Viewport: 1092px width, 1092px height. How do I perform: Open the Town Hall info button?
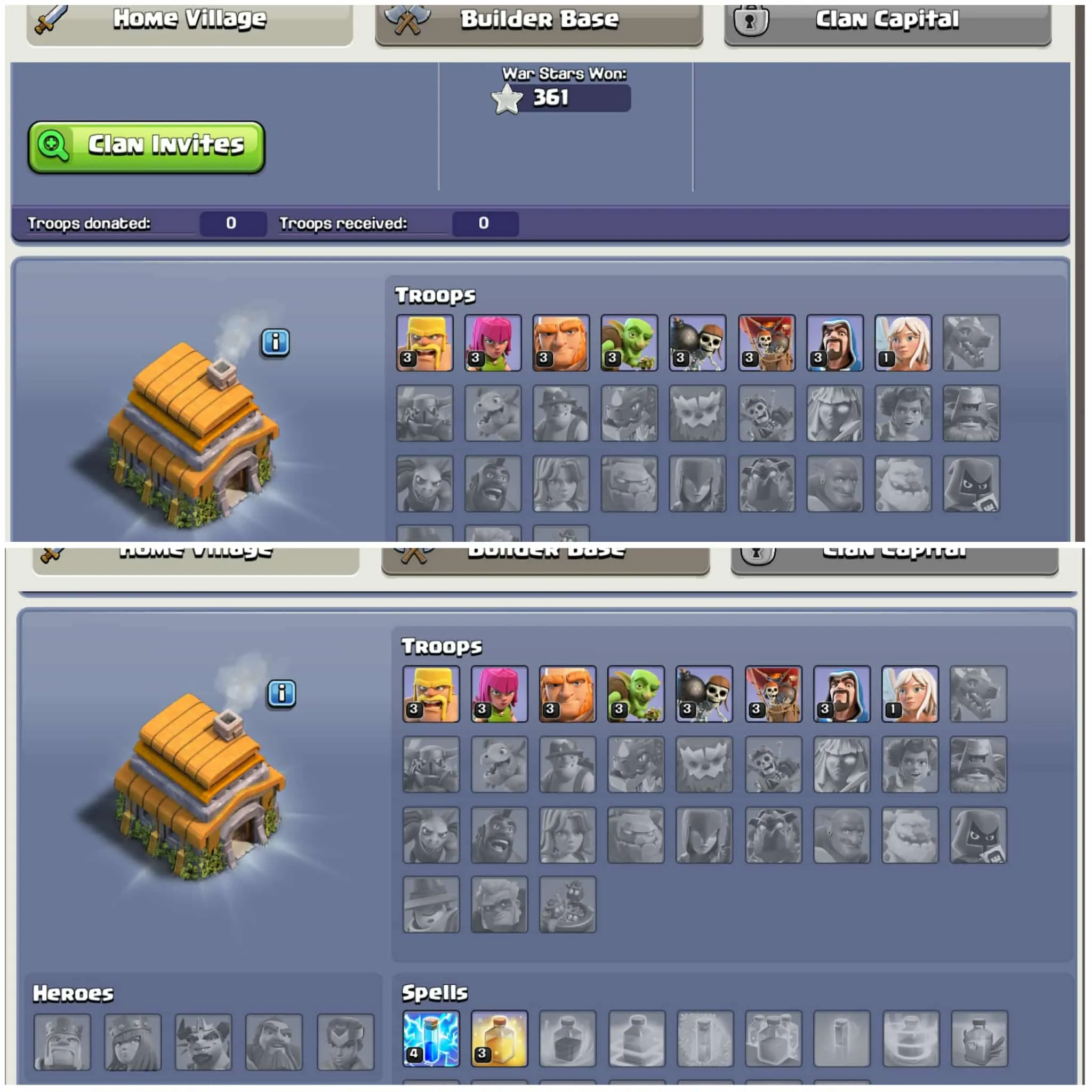tap(276, 342)
